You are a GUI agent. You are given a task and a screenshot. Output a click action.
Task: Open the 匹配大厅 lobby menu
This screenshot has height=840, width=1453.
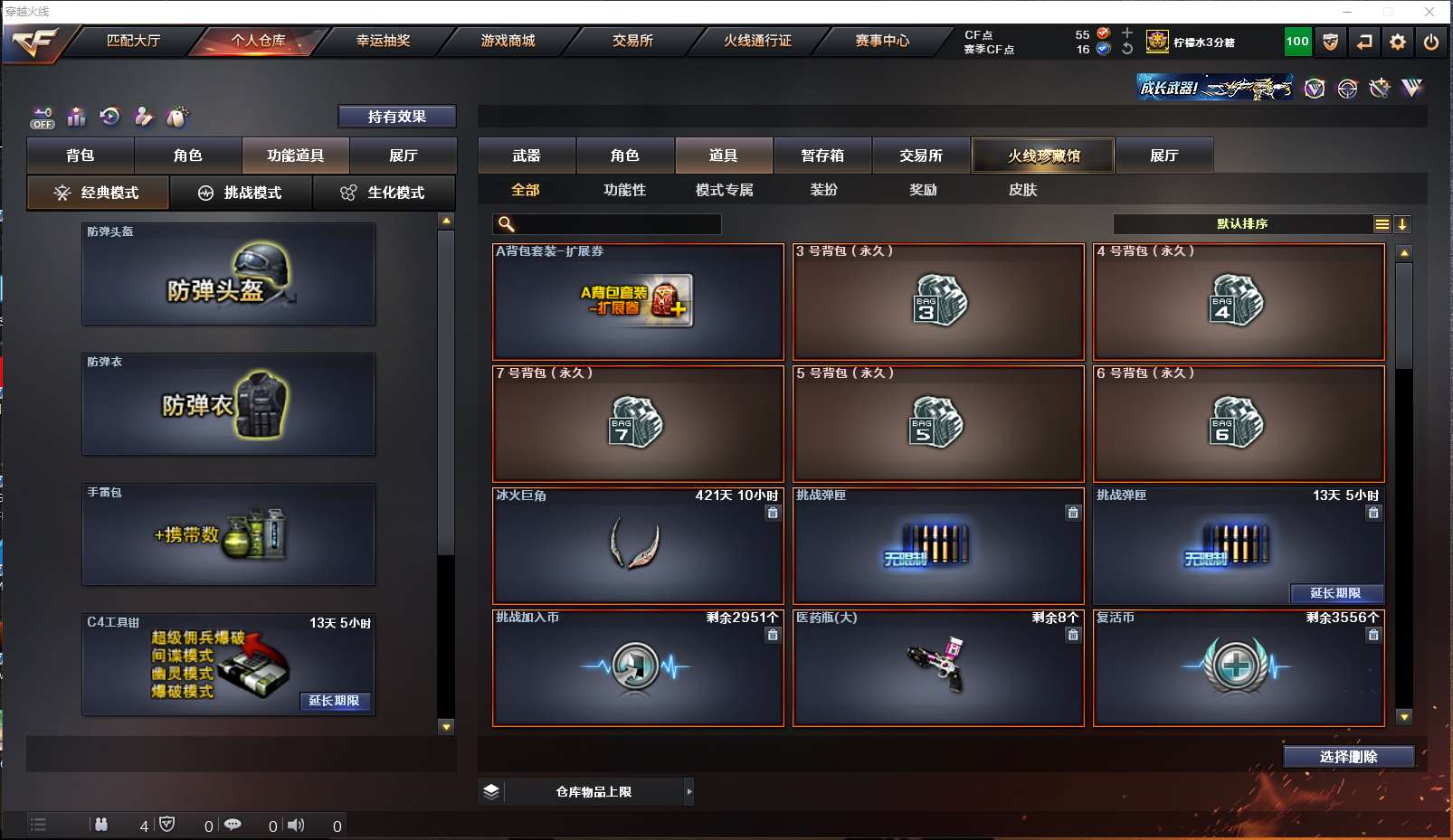click(133, 41)
